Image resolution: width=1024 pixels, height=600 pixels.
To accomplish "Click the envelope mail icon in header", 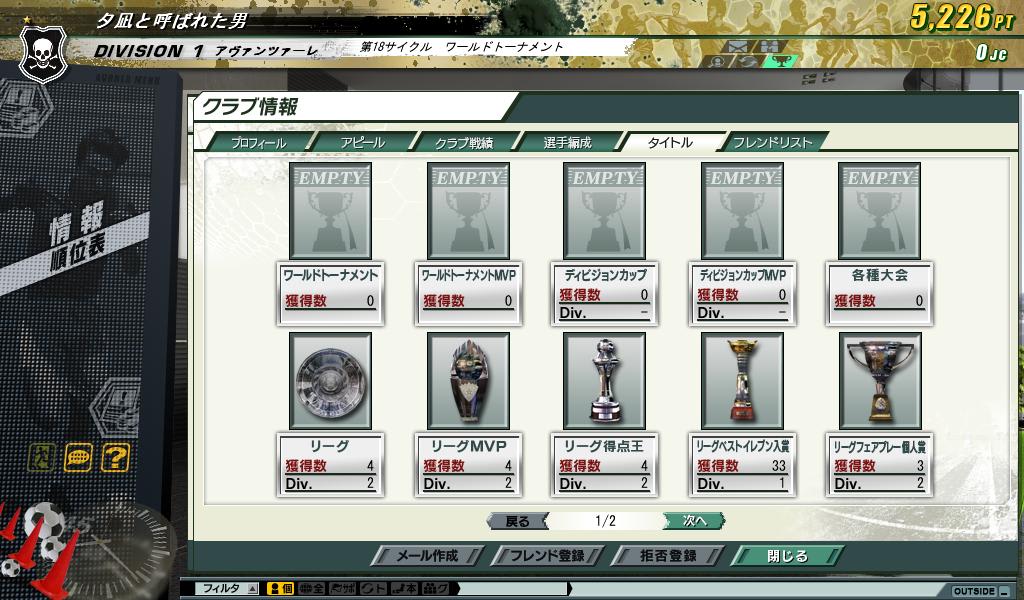I will 738,46.
